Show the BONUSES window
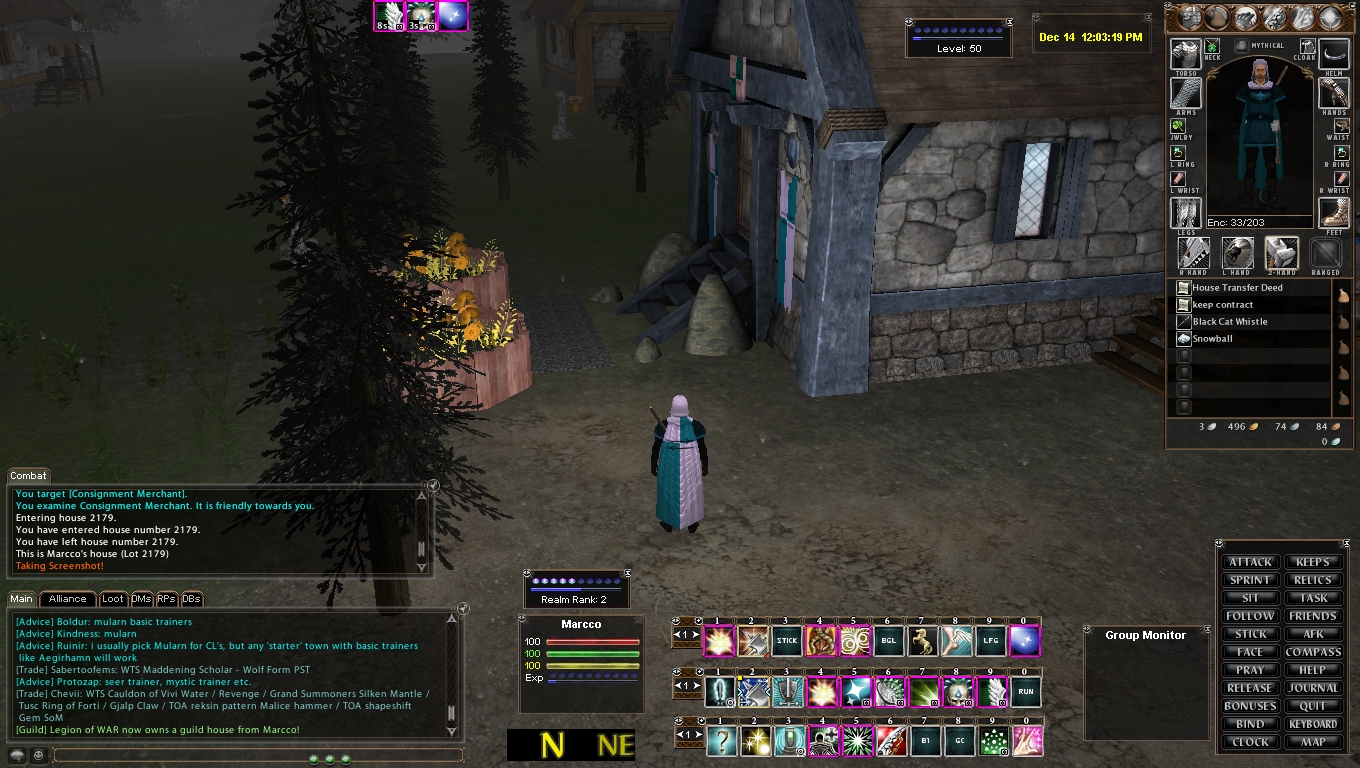 1250,706
